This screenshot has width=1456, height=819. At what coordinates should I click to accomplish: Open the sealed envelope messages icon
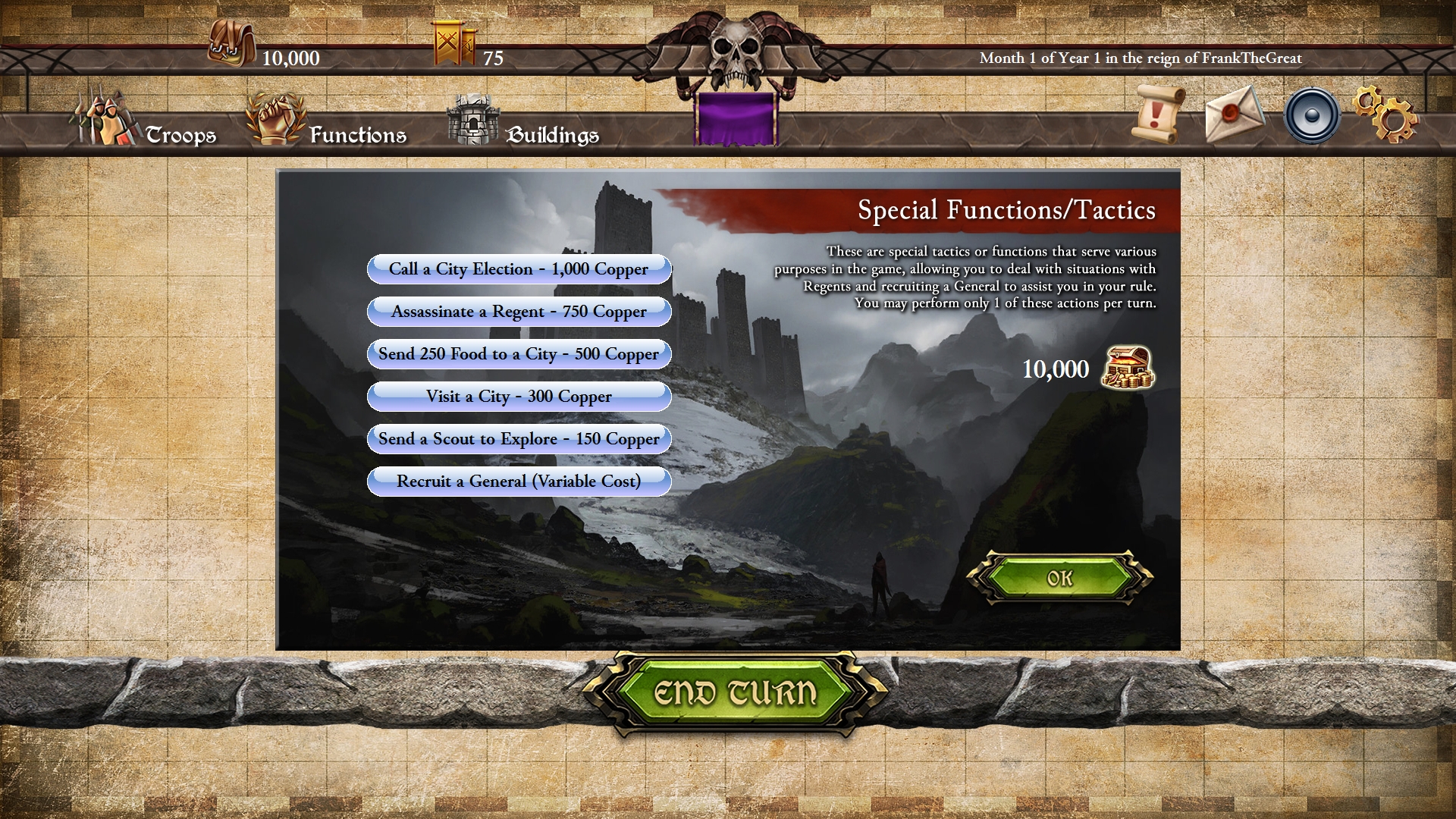pos(1233,115)
